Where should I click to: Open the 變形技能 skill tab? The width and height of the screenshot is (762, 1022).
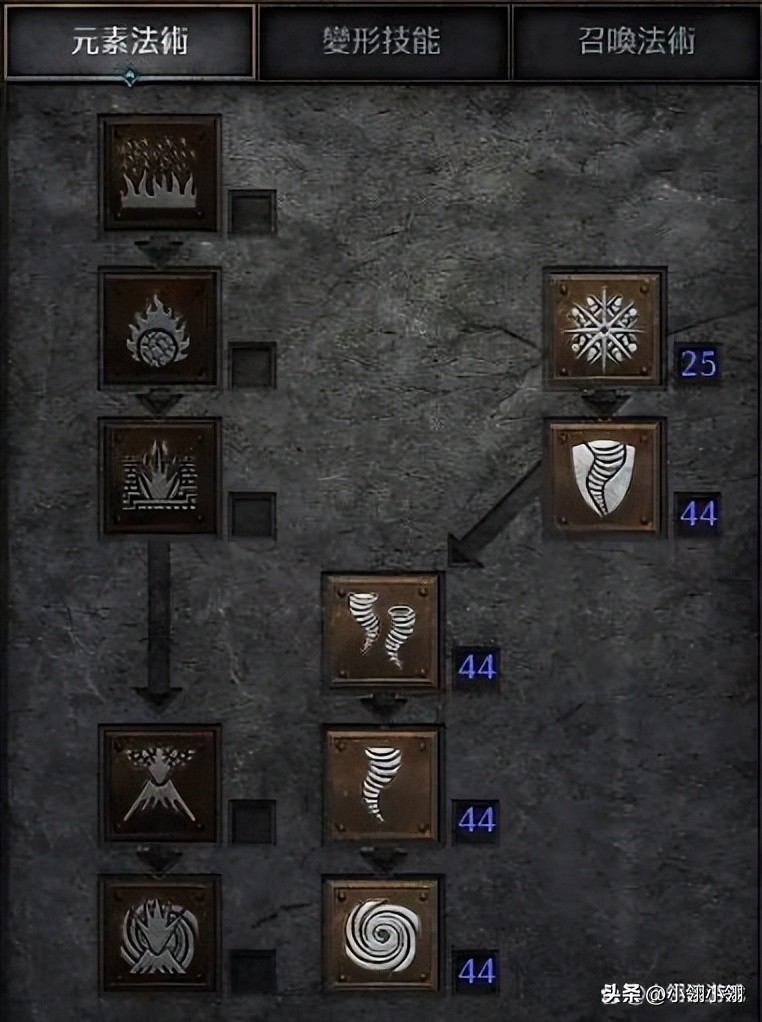pos(384,42)
